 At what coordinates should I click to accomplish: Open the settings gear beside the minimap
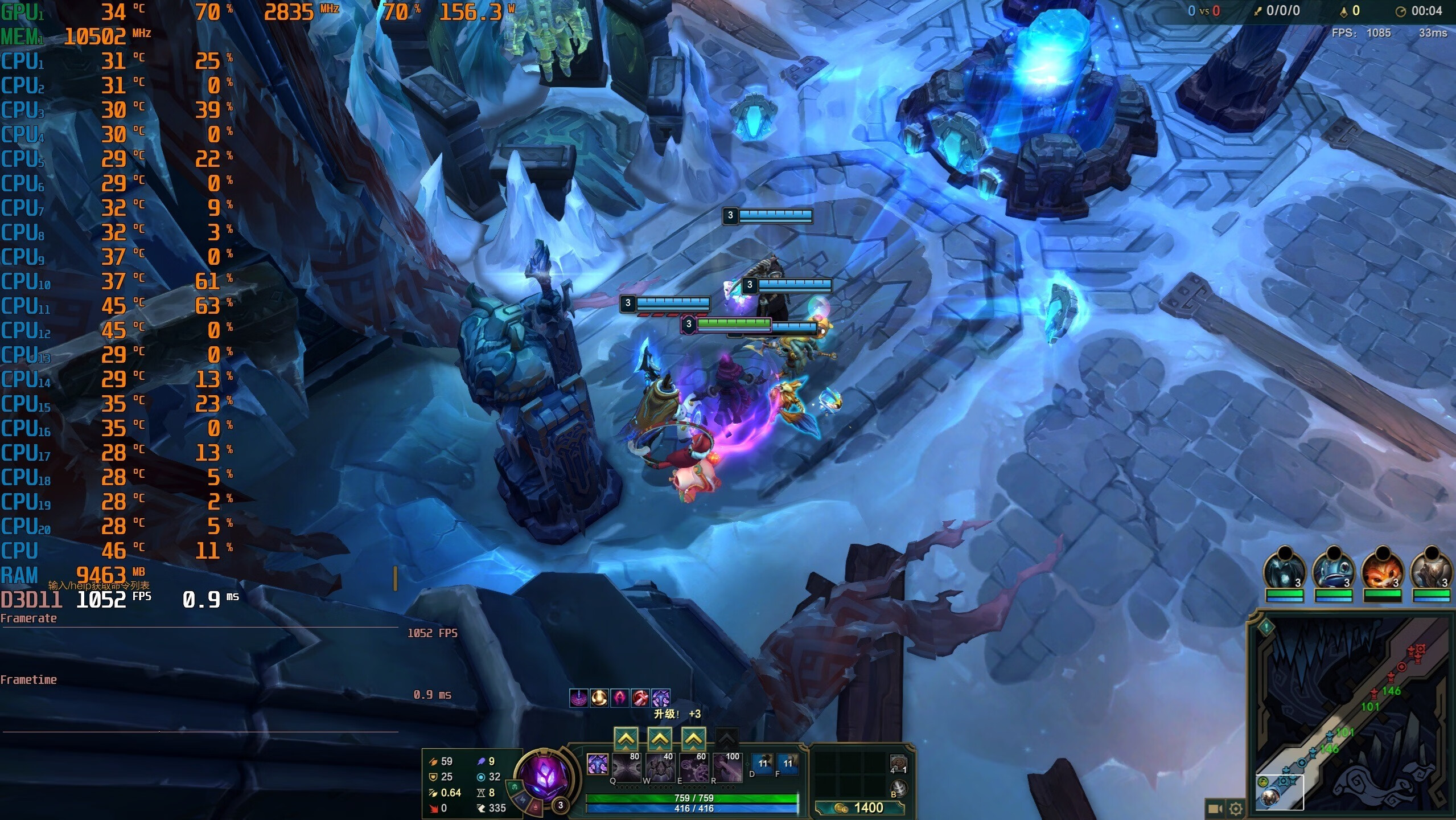1236,808
